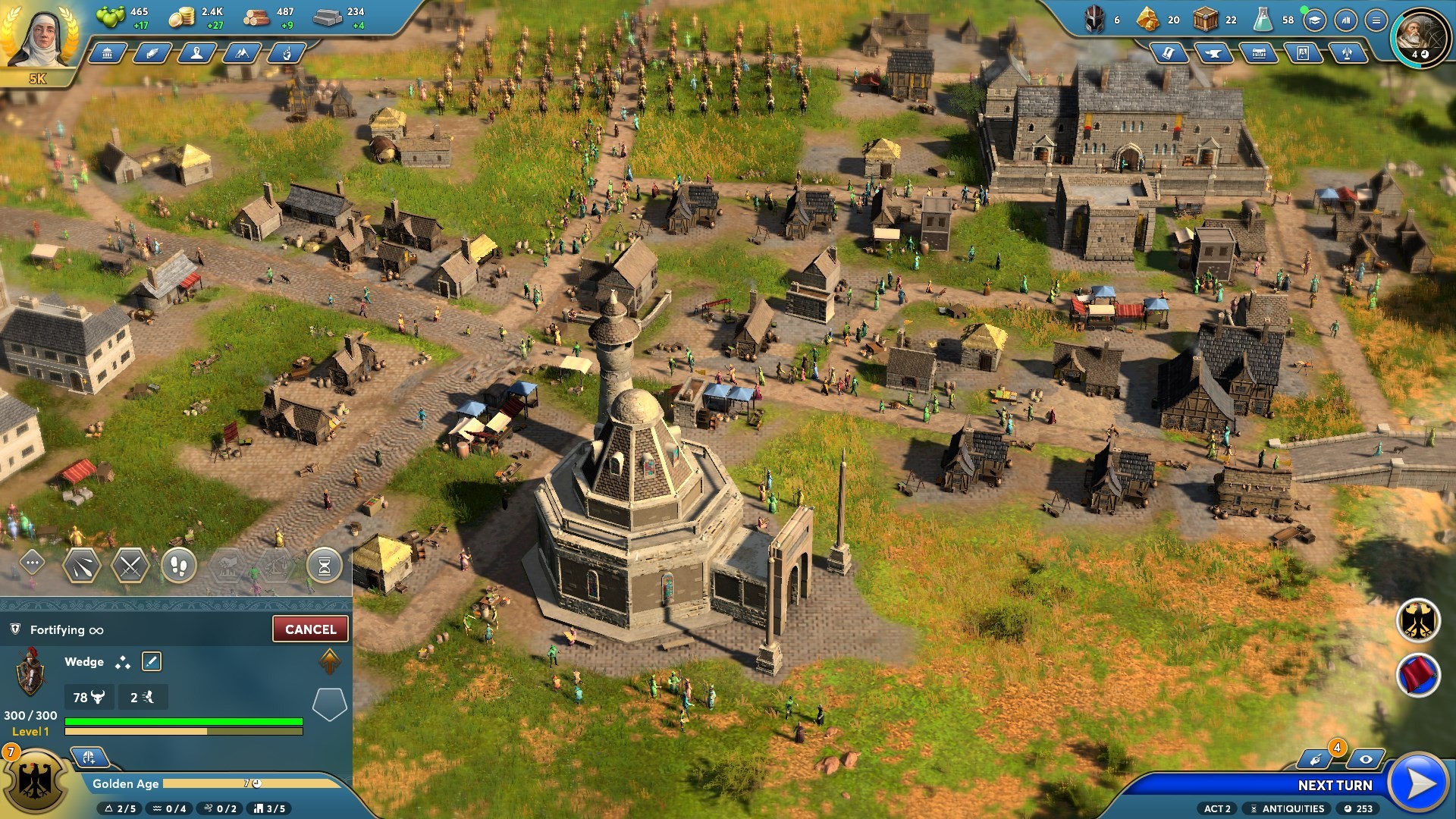
Task: Select the nun leader portrait
Action: tap(39, 36)
